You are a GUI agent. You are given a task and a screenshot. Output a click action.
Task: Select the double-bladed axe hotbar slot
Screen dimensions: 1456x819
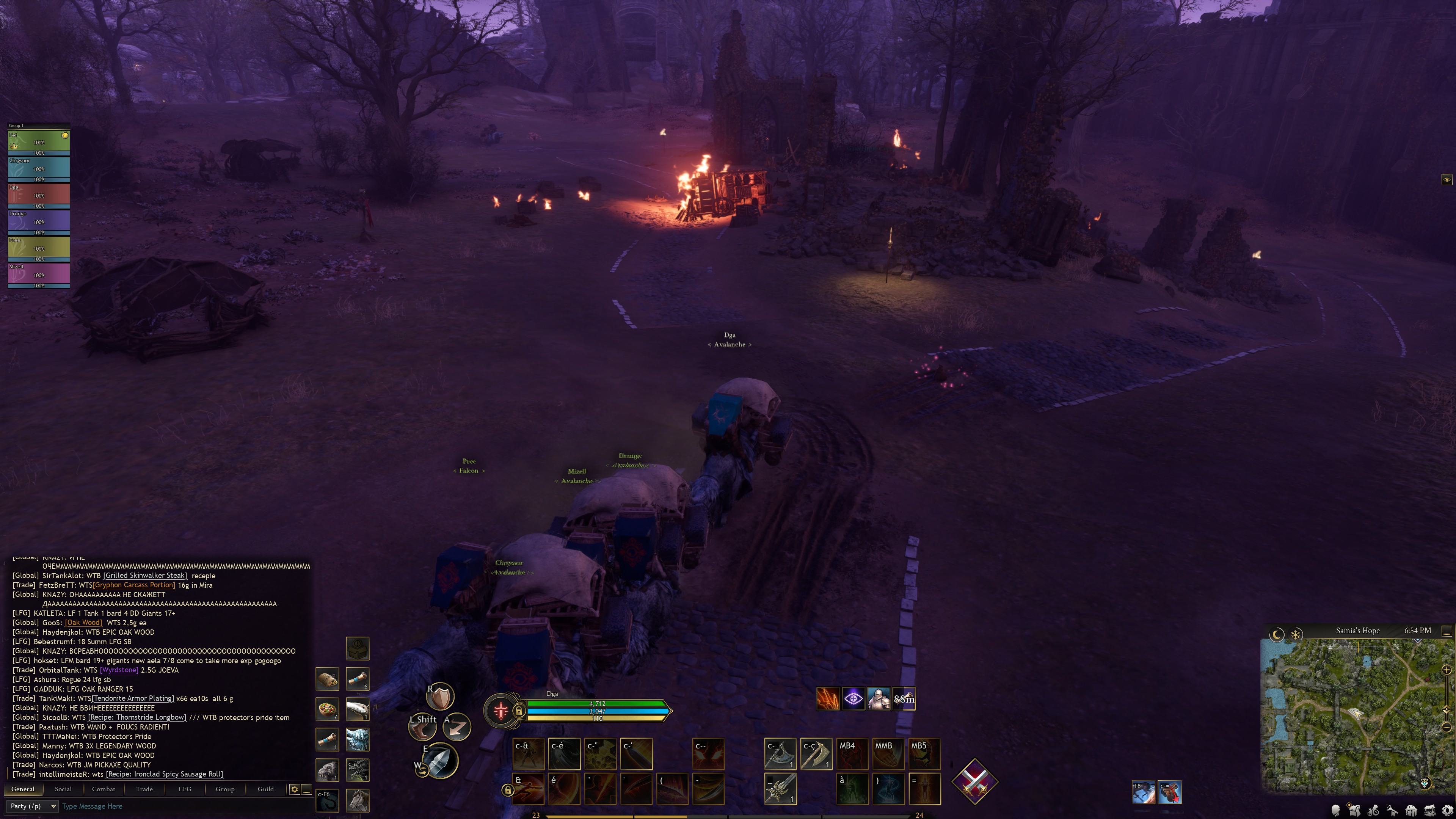click(x=780, y=754)
